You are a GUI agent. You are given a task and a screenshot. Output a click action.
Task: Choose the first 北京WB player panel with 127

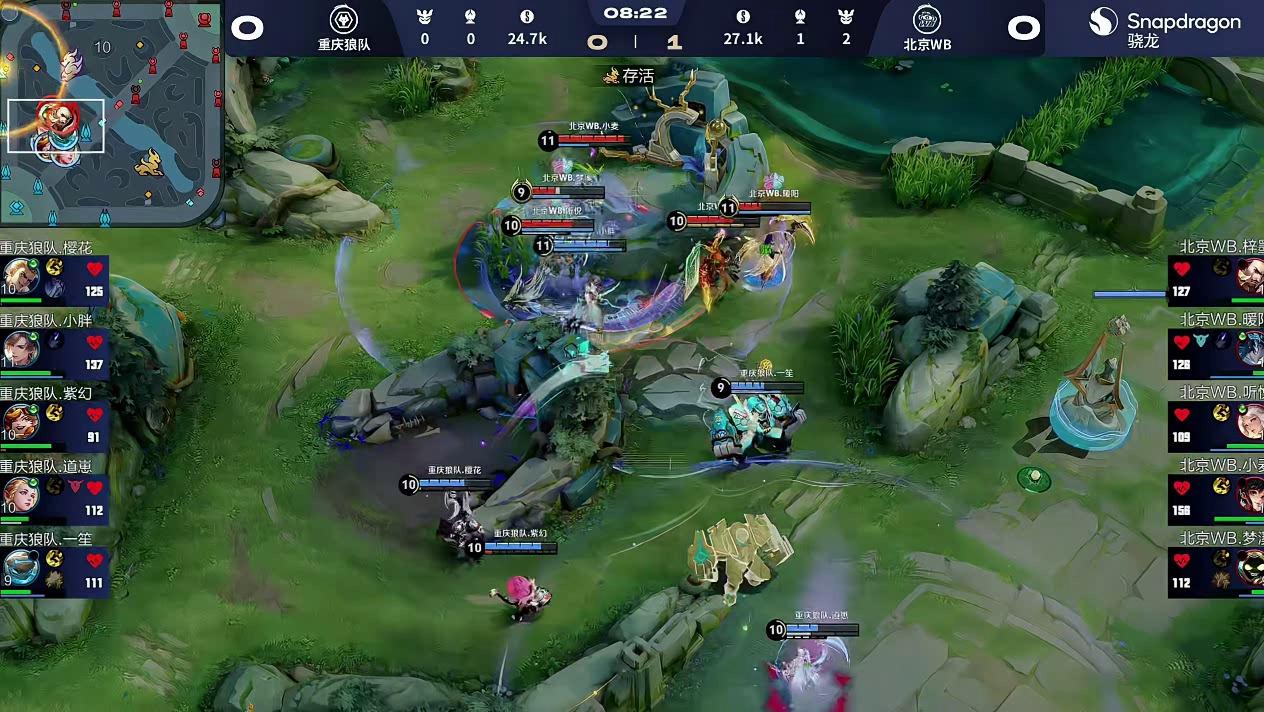click(1215, 279)
